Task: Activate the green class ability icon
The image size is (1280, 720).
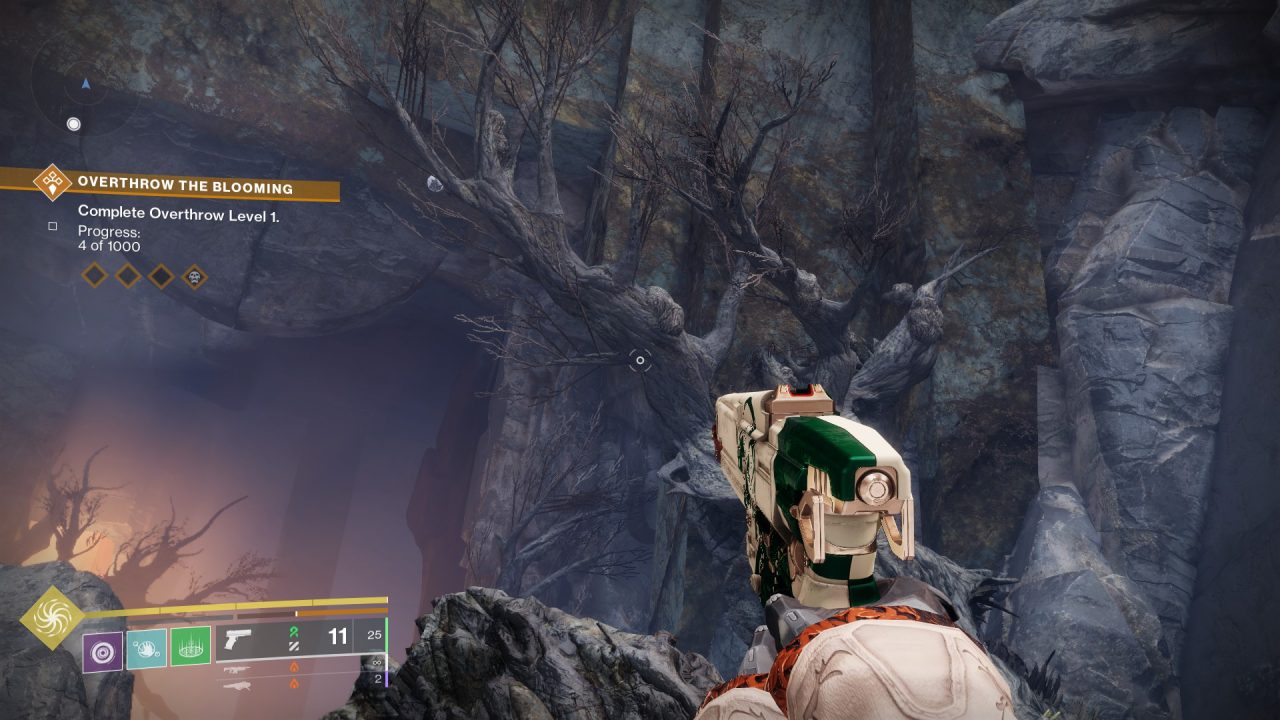Action: pos(190,646)
